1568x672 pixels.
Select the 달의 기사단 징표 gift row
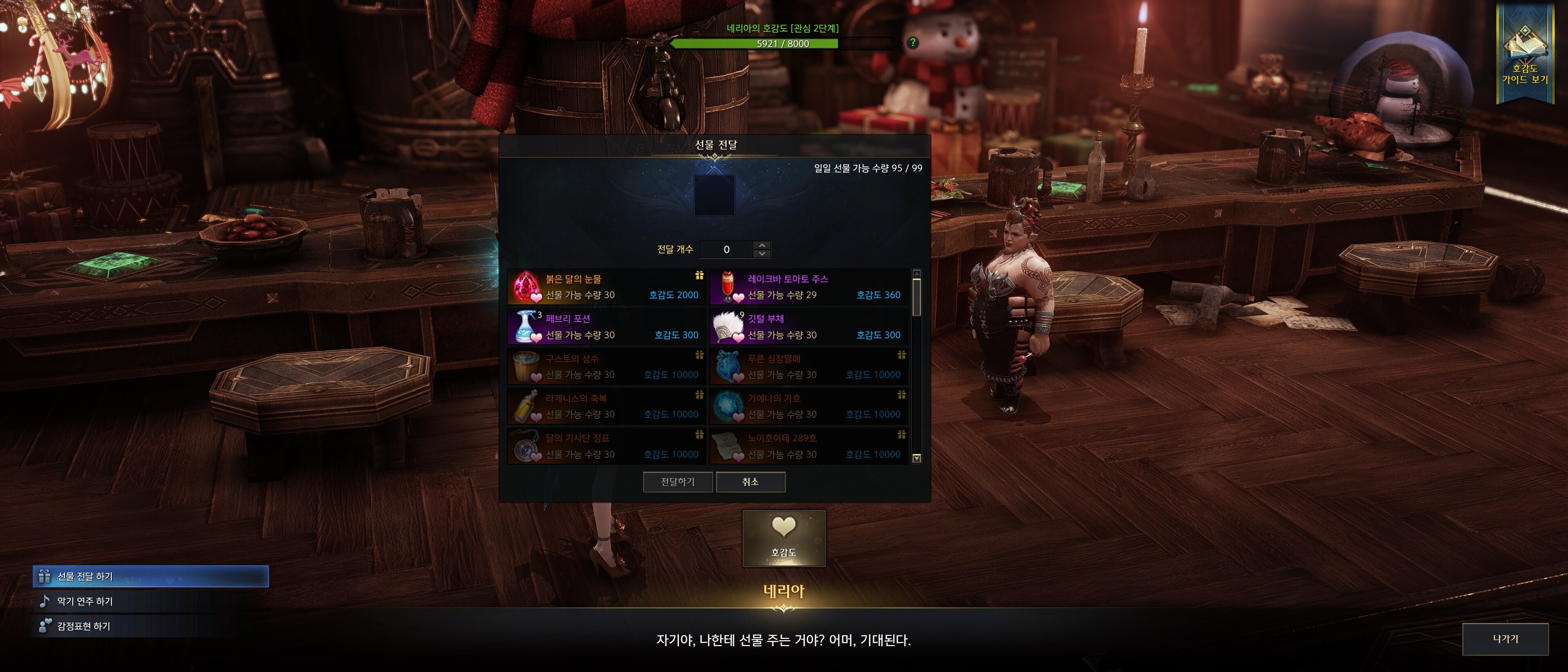point(606,446)
